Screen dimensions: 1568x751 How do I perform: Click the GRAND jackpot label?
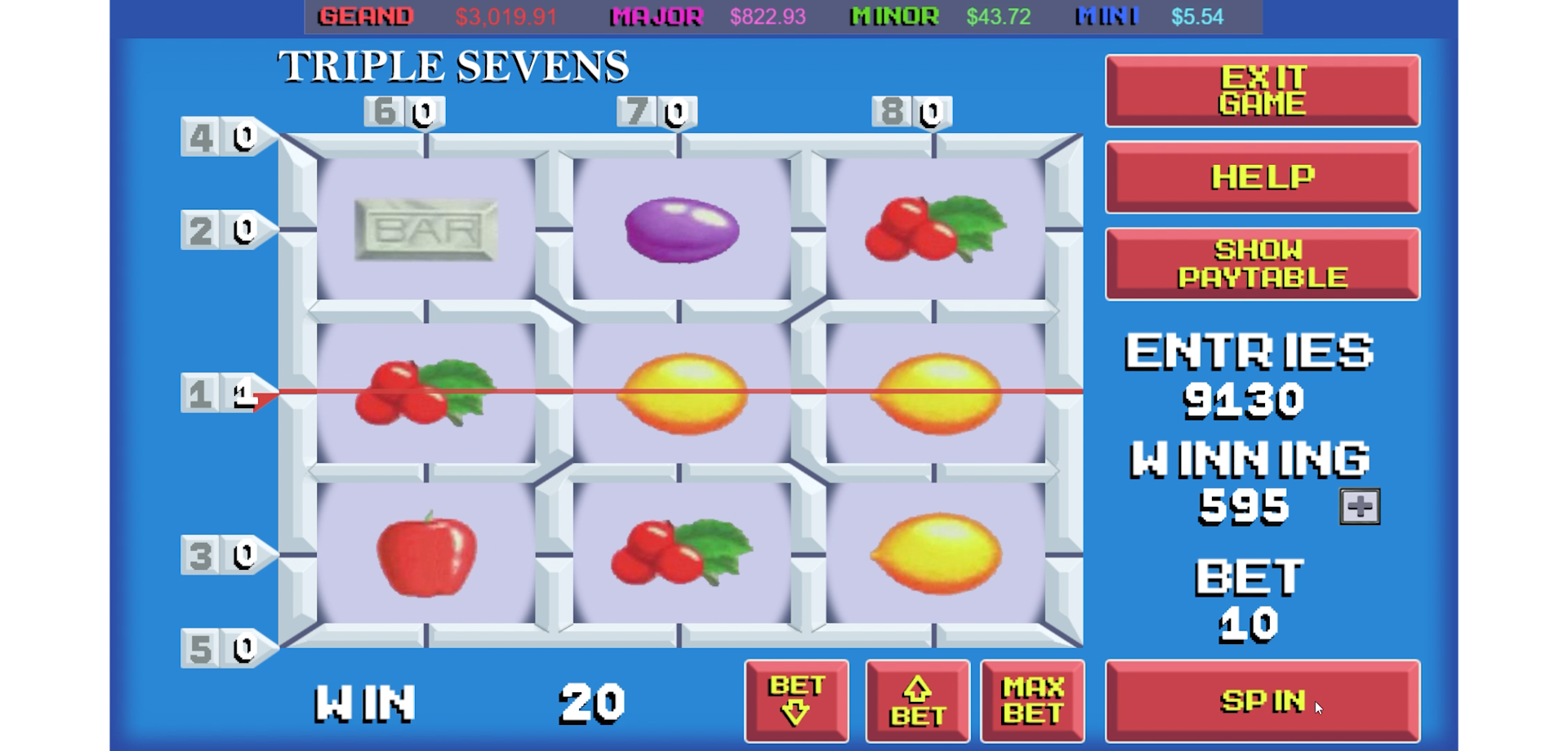pyautogui.click(x=366, y=16)
